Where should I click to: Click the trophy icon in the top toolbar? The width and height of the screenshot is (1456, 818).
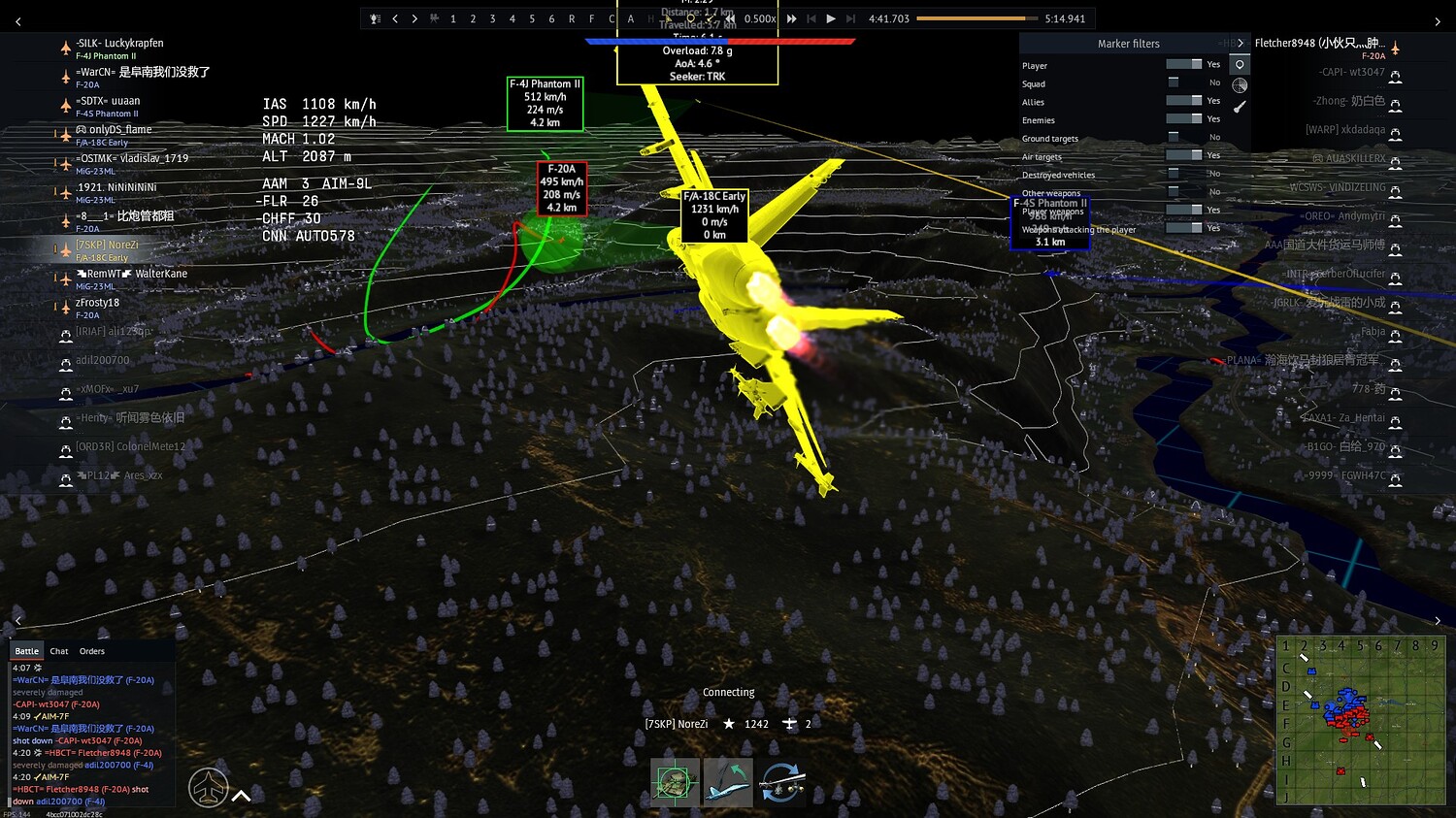click(377, 18)
